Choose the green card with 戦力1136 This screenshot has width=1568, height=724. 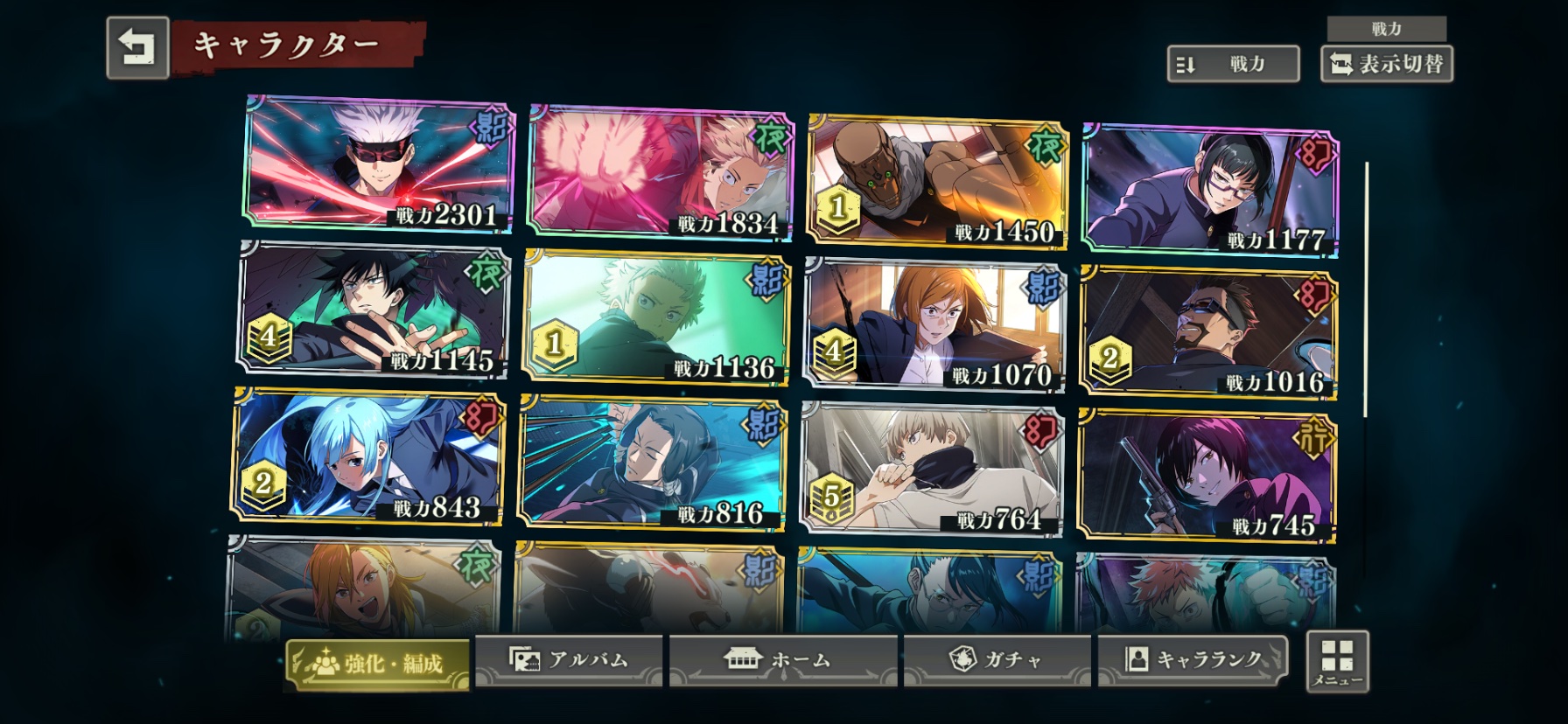point(655,317)
